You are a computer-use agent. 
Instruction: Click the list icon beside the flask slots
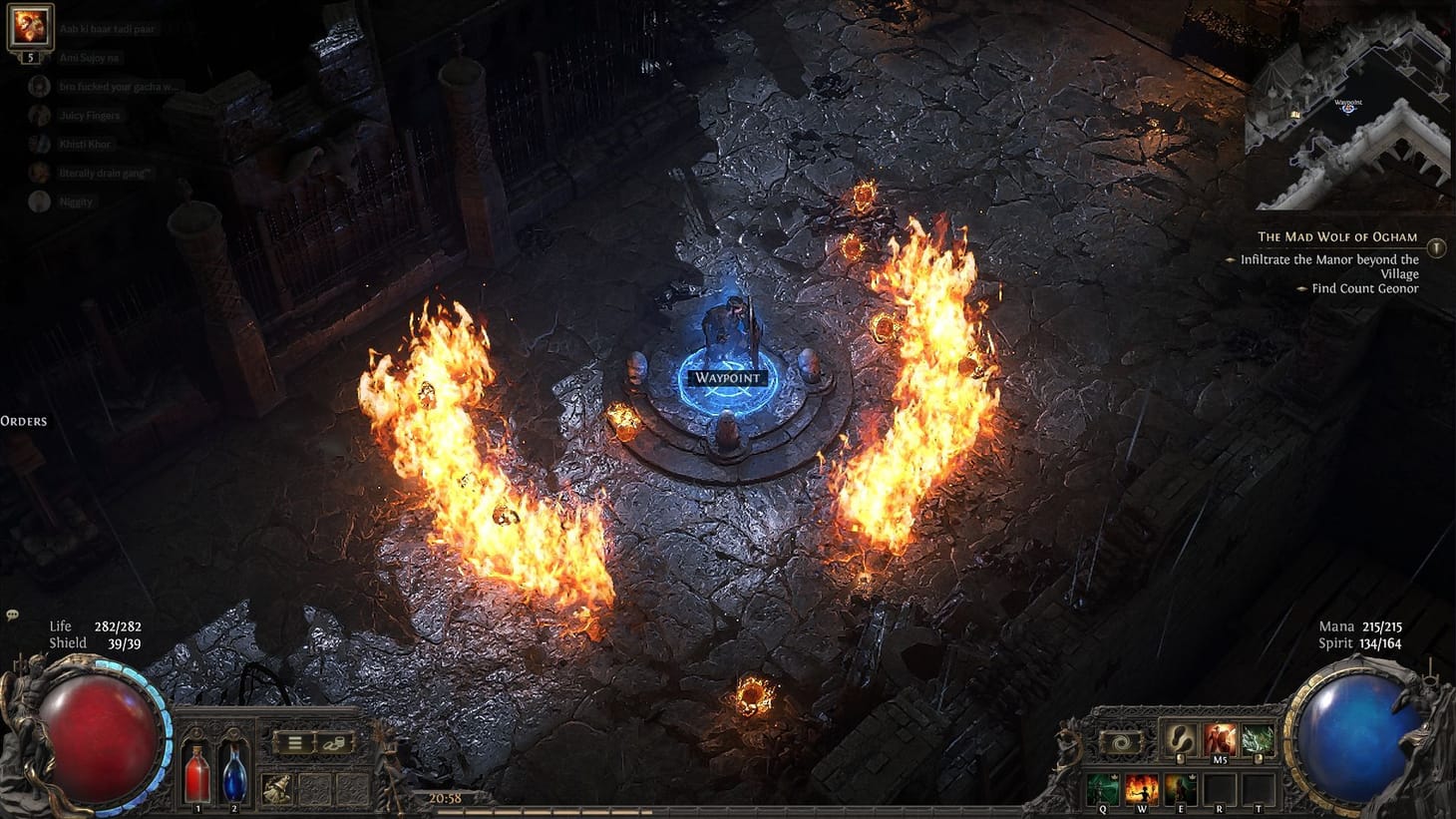click(x=294, y=743)
